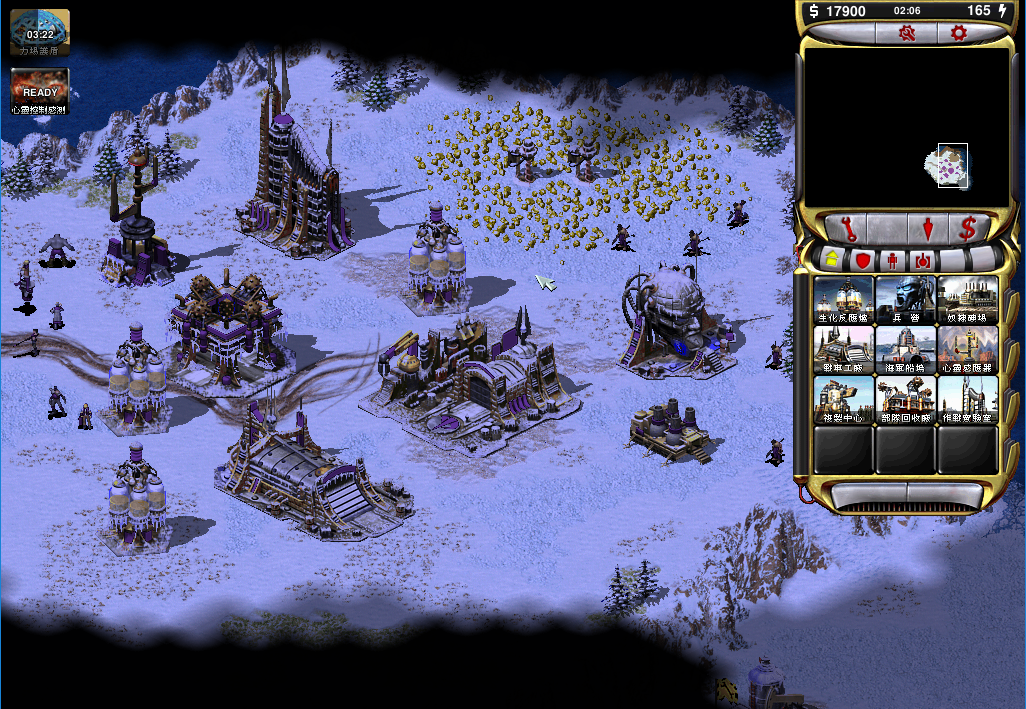
Task: Click the red downward arrow button
Action: (928, 228)
